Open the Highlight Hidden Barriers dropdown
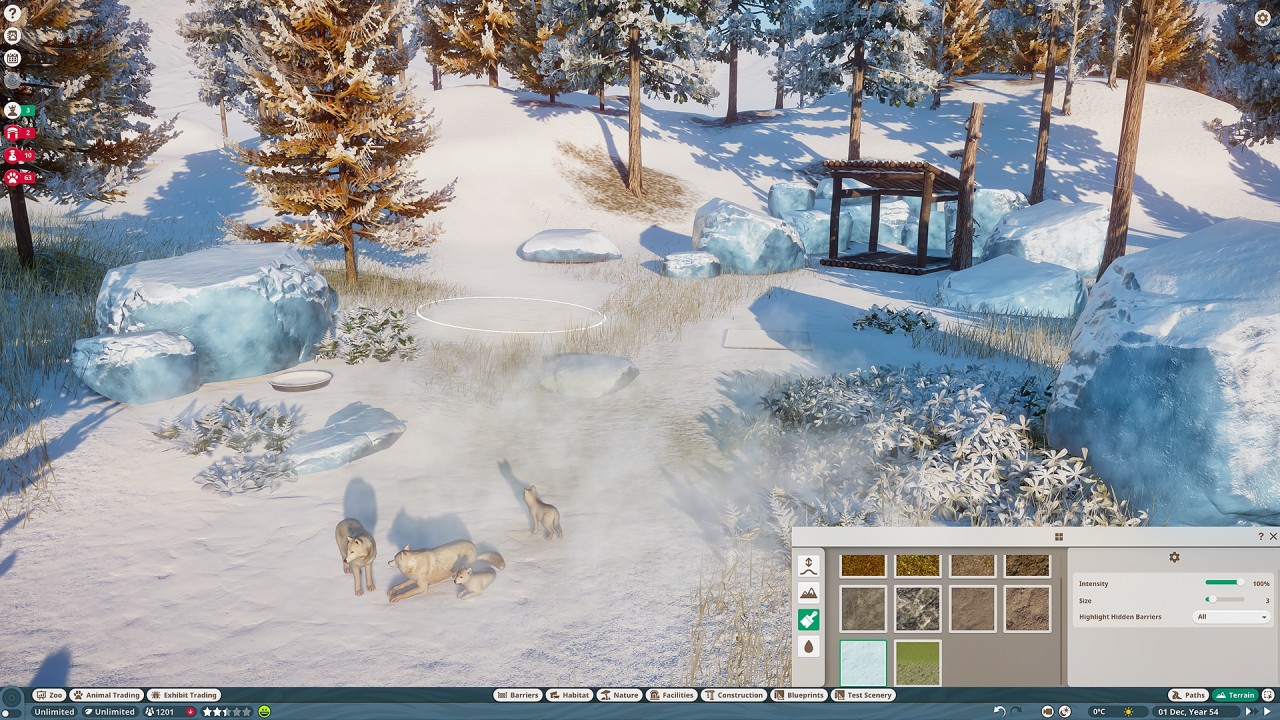Screen dimensions: 1280x720 (1231, 617)
